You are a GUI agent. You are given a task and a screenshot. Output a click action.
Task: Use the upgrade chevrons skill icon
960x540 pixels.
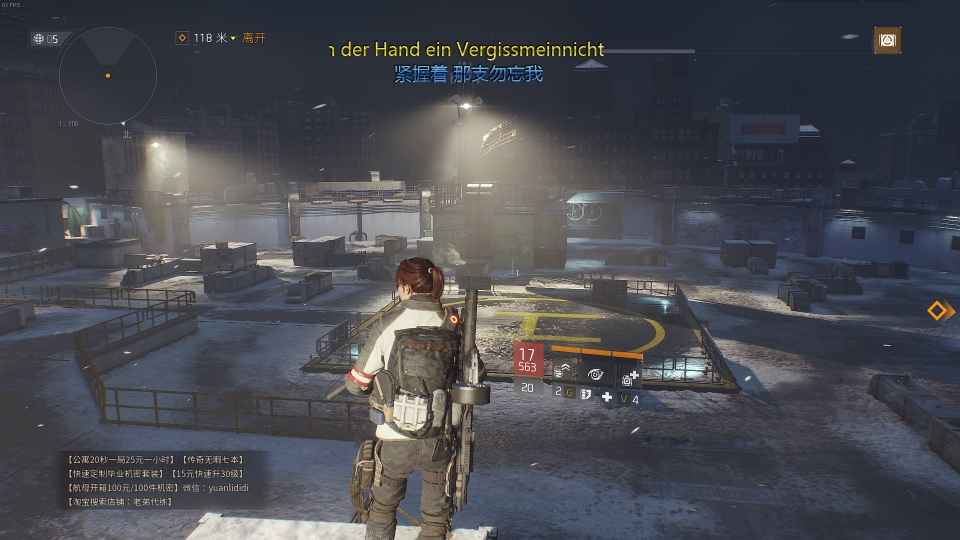coord(562,374)
